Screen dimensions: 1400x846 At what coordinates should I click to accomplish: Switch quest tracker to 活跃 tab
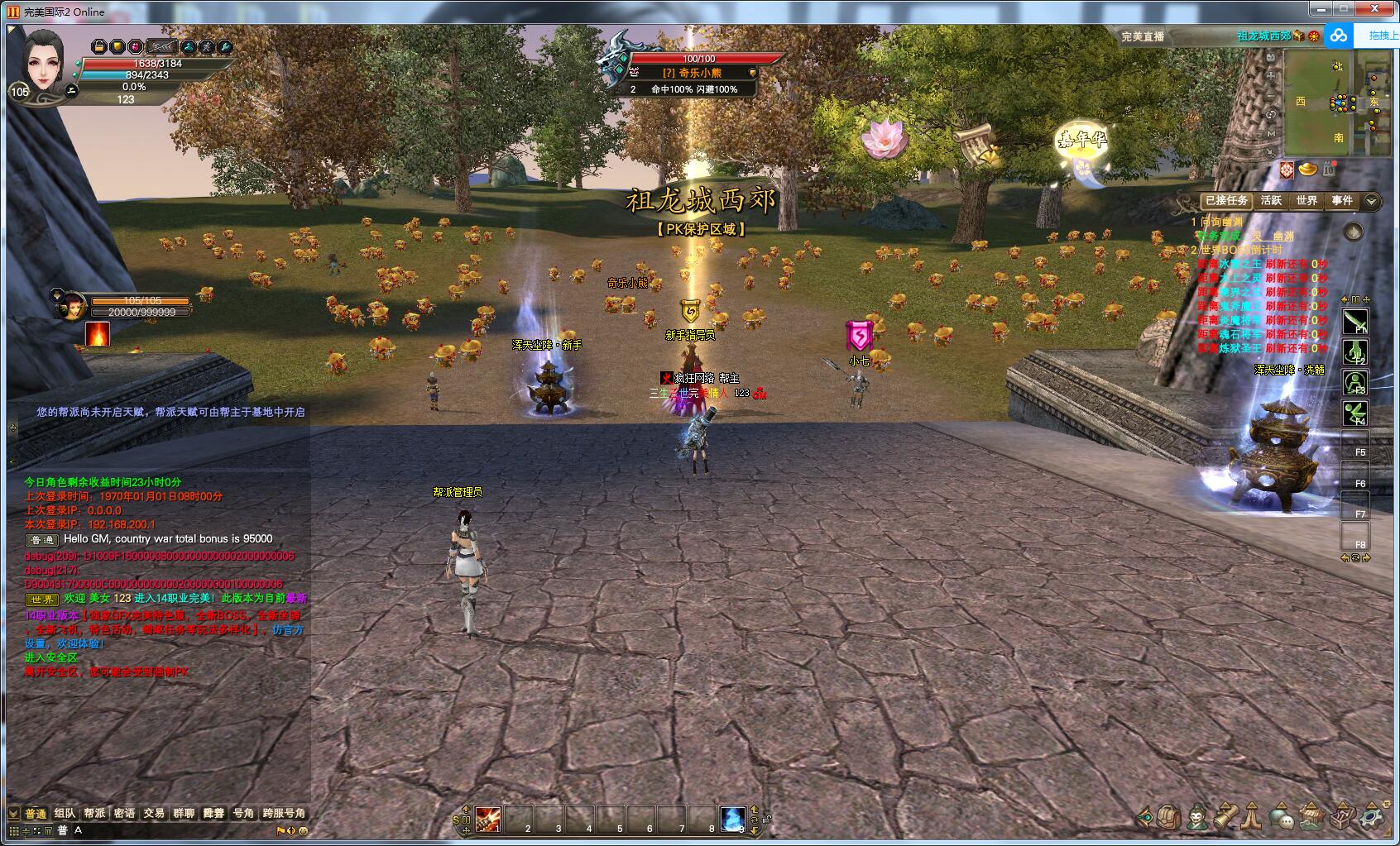[1271, 200]
